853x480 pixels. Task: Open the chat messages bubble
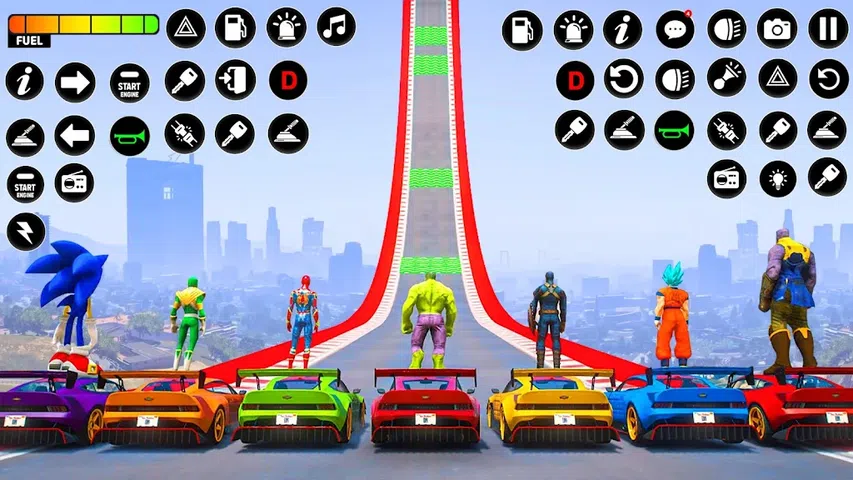click(675, 29)
